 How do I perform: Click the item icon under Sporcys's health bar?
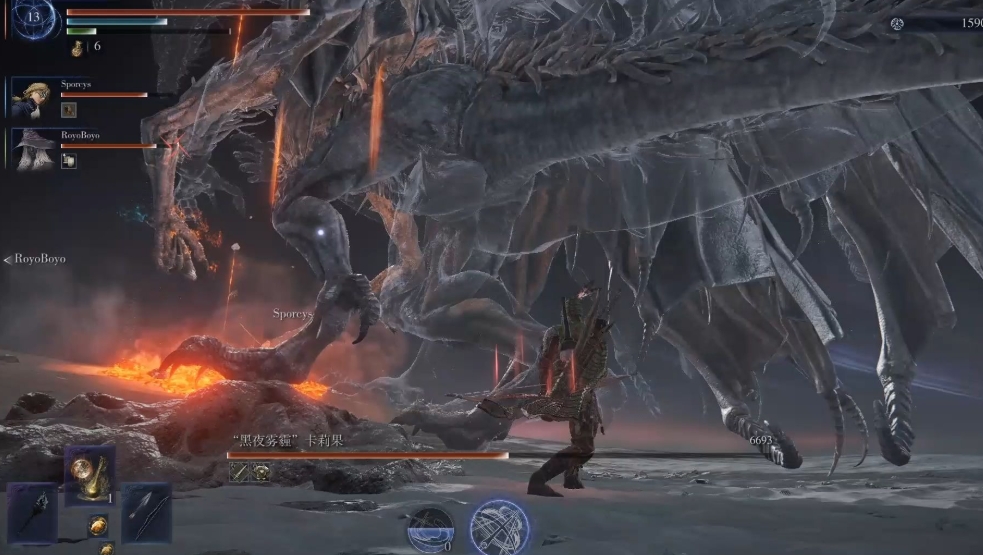pyautogui.click(x=68, y=110)
